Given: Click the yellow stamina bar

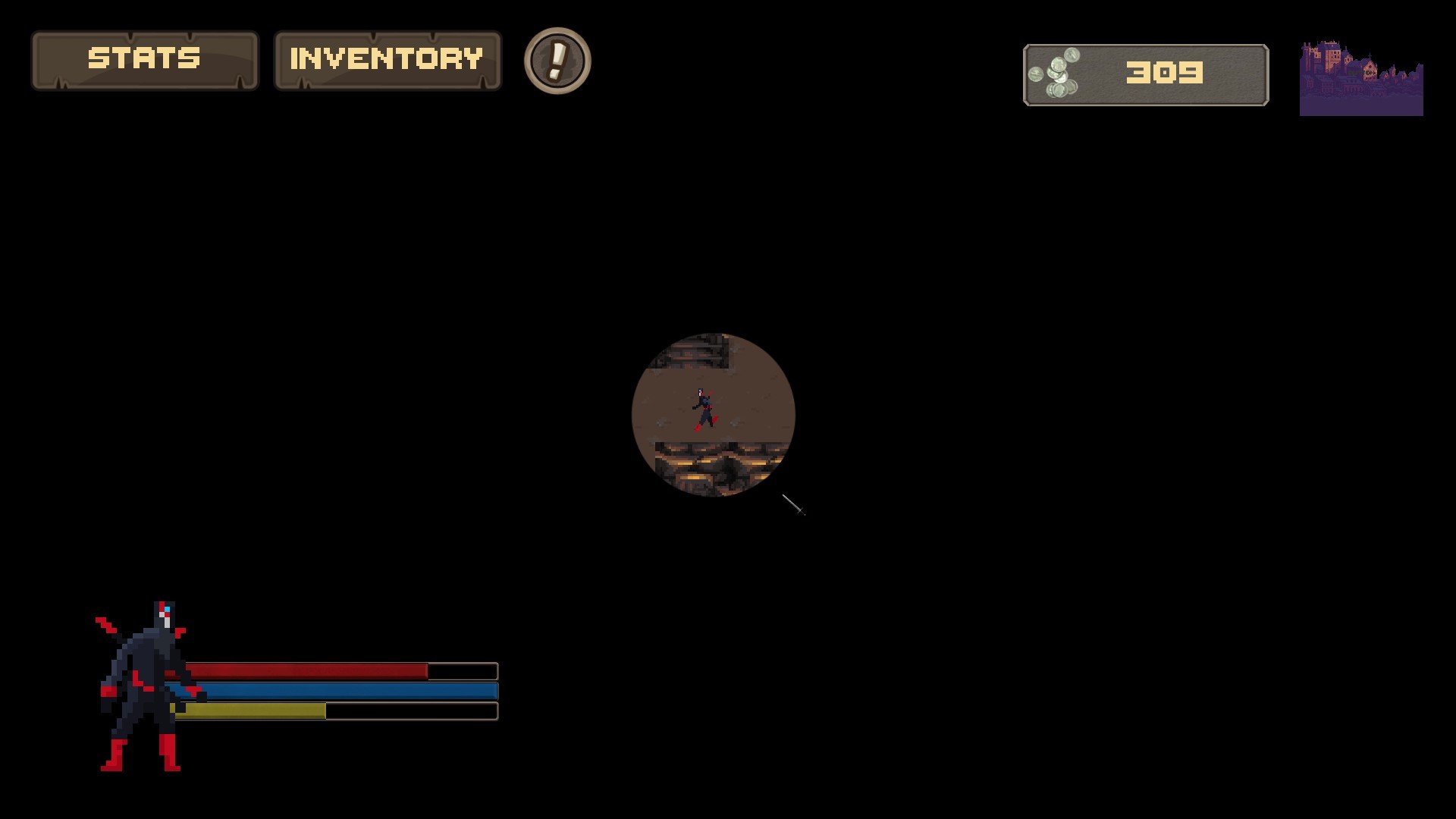Looking at the screenshot, I should tap(250, 710).
